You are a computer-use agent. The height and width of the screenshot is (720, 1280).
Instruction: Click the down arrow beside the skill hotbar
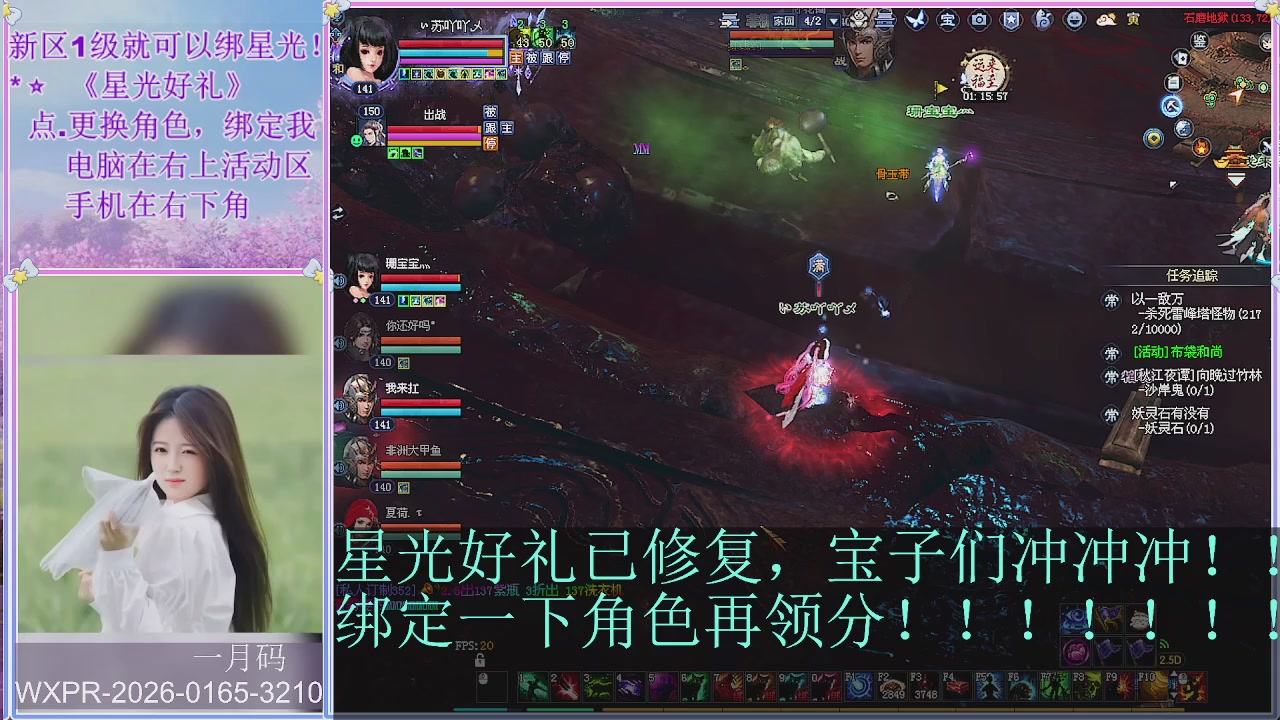tap(1174, 696)
